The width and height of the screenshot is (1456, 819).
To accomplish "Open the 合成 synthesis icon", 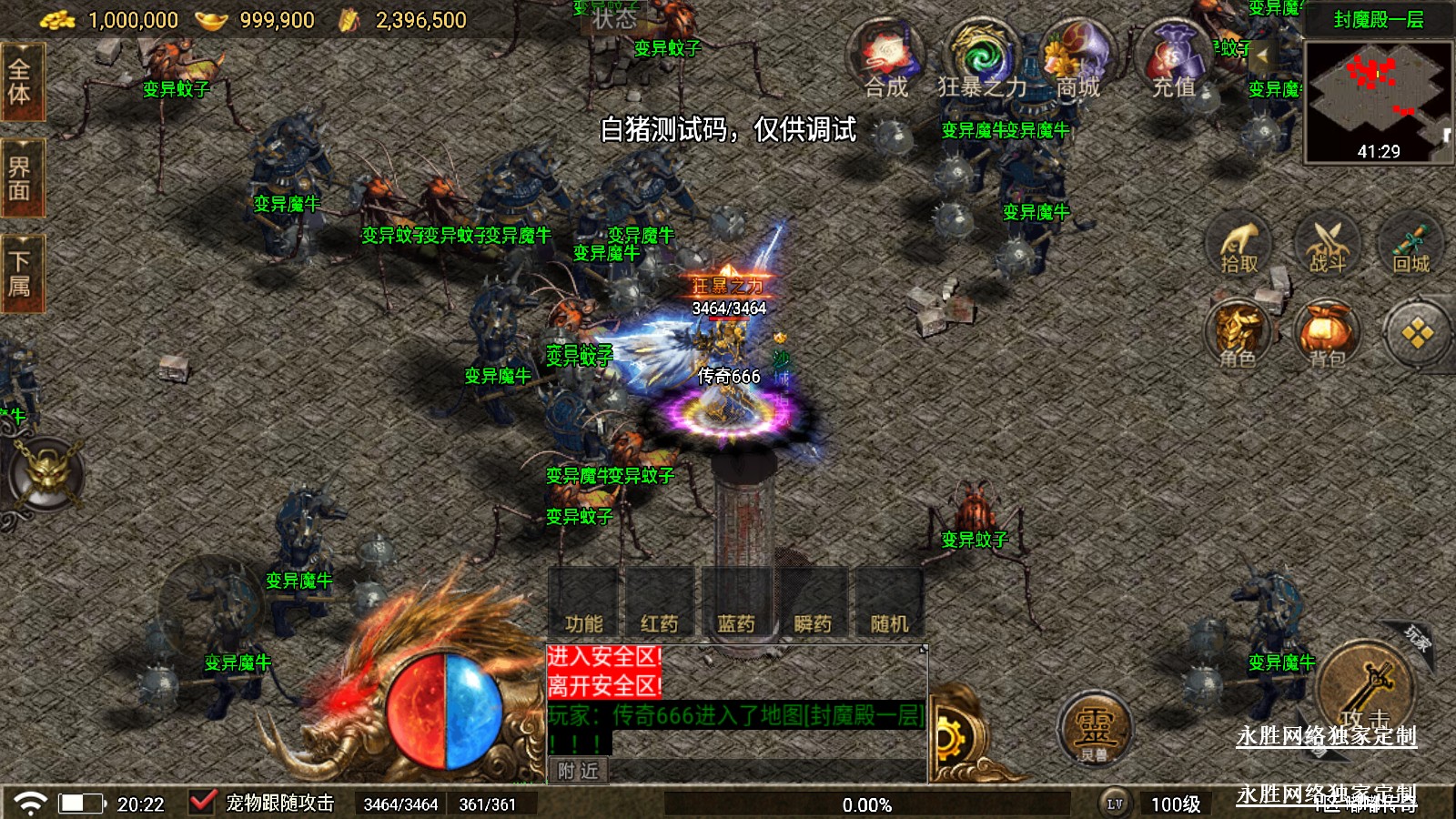I will [x=887, y=60].
